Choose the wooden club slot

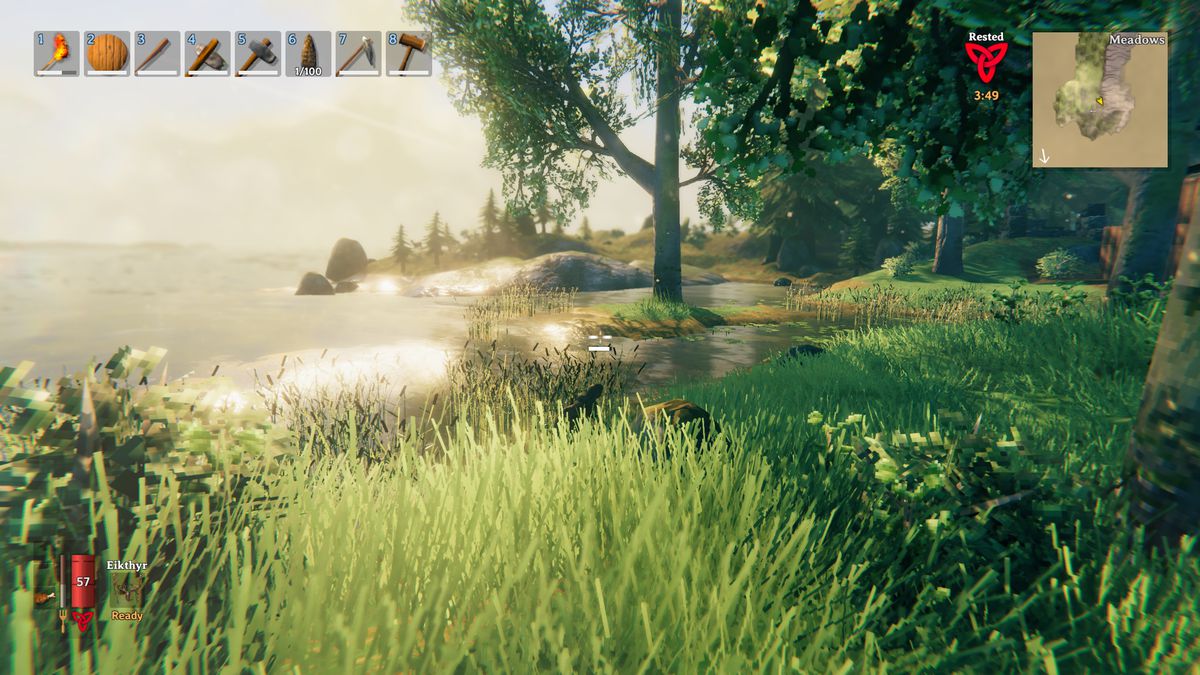point(157,54)
